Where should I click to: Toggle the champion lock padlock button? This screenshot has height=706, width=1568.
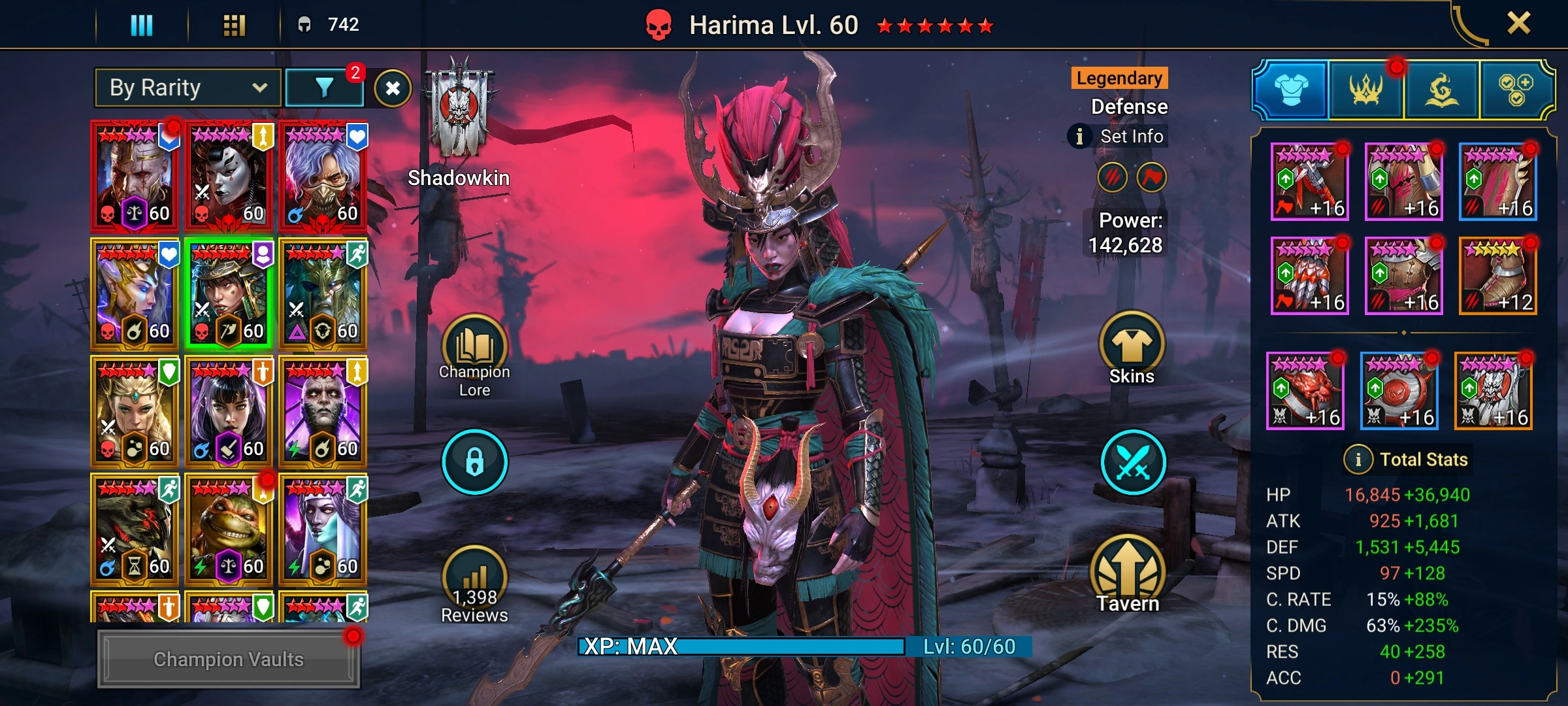point(474,462)
